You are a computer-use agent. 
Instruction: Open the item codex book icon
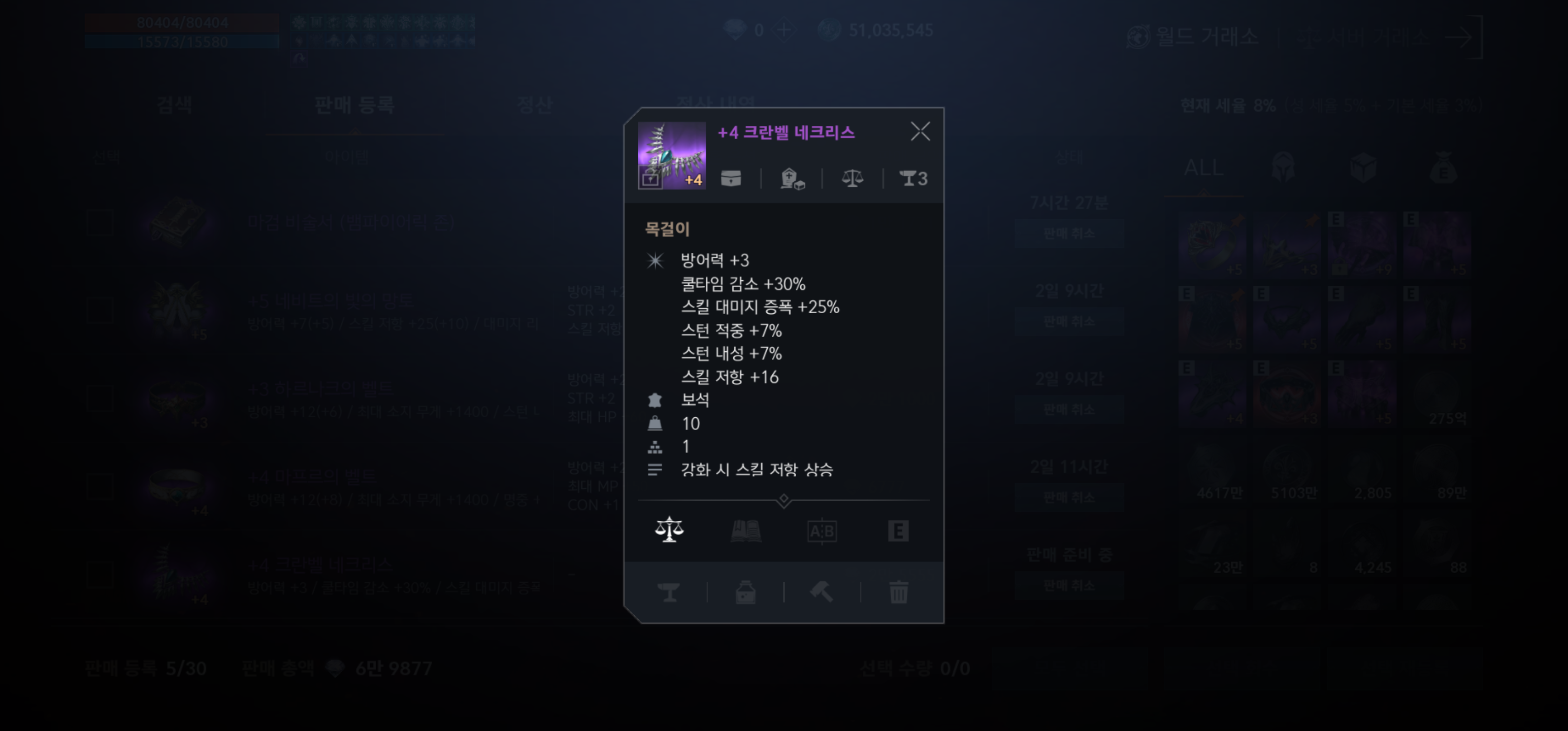745,529
